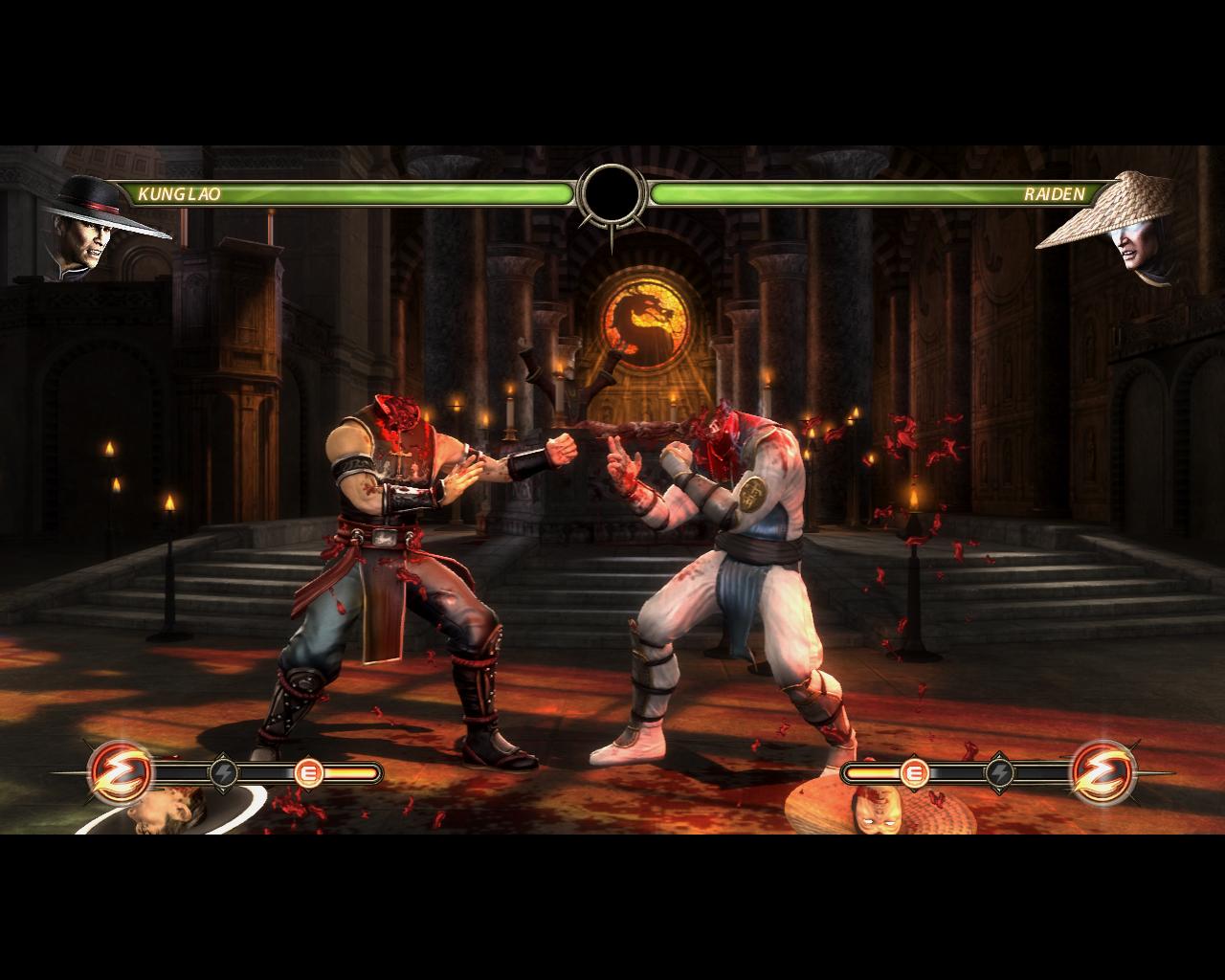Screen dimensions: 1225x980
Task: Click the orange E emblem on Kung Lao's meter
Action: 308,770
